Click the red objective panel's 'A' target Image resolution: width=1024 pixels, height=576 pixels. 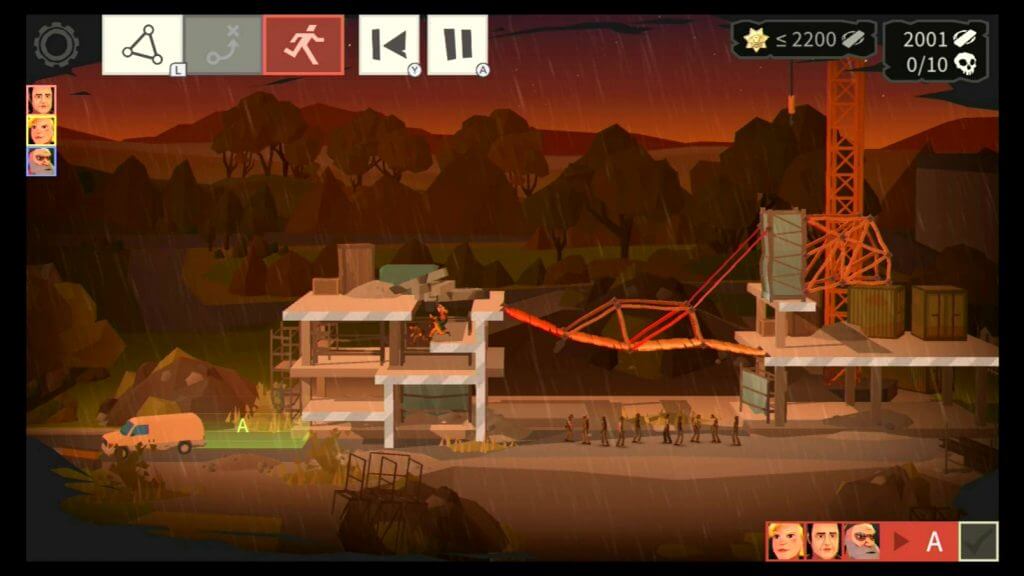934,542
